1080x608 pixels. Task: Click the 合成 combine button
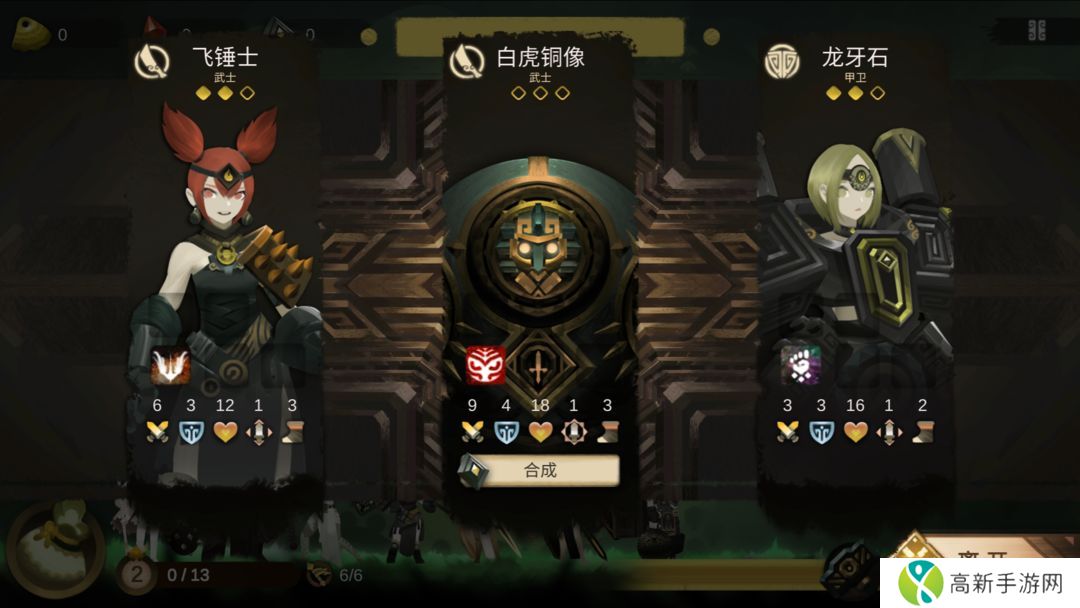(x=540, y=470)
